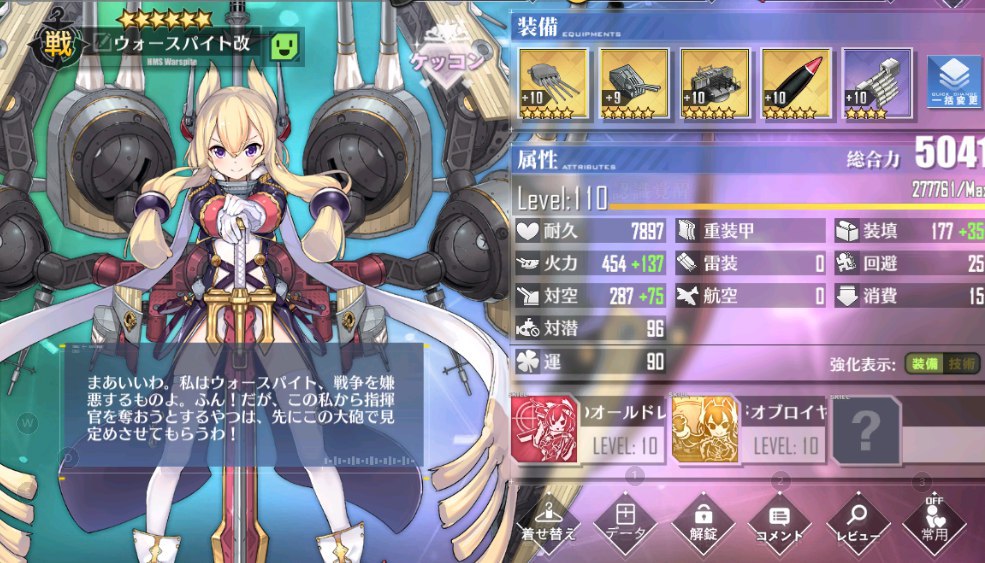Switch enhancement display to 装備
Screen dimensions: 985x563
click(925, 365)
